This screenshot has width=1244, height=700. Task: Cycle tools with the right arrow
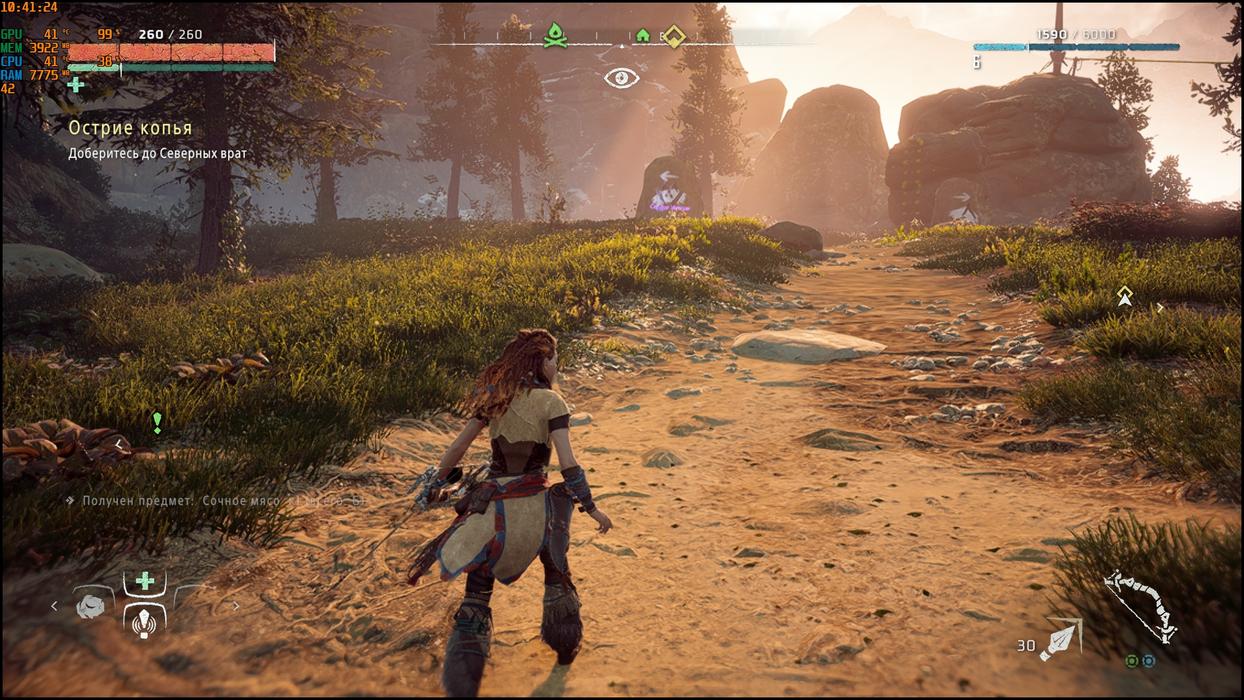tap(236, 606)
